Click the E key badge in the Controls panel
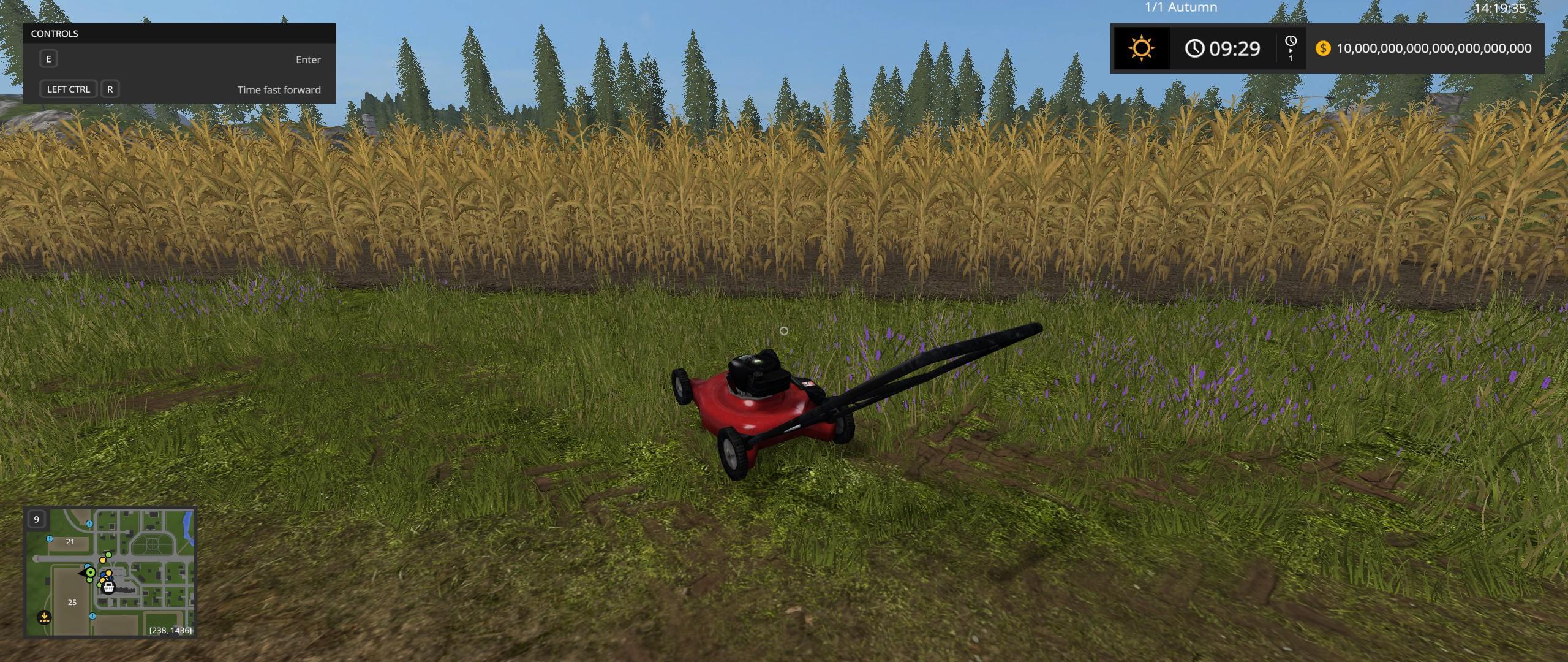The image size is (1568, 662). (48, 59)
